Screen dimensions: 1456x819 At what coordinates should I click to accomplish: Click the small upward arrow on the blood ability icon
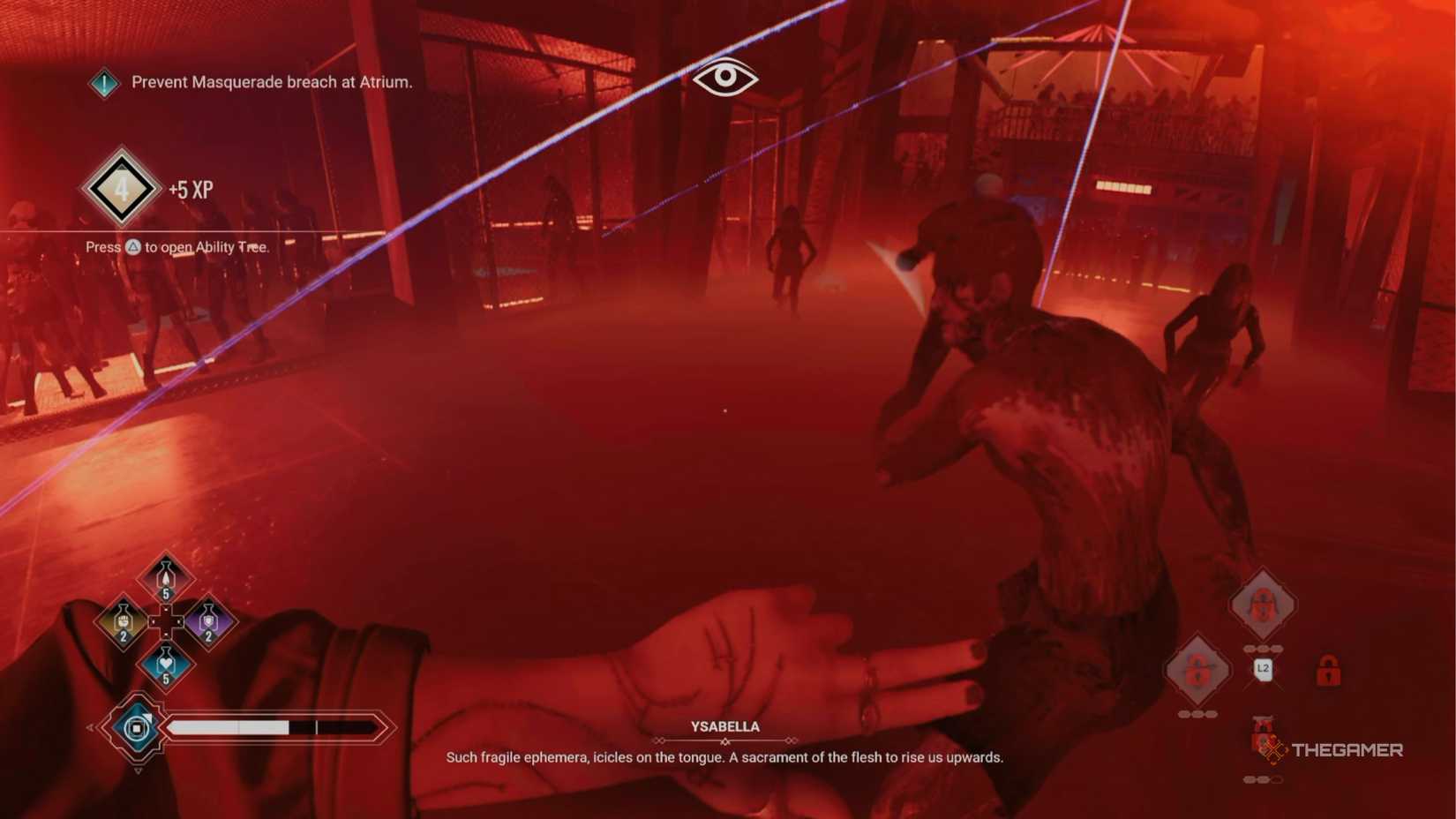(147, 717)
